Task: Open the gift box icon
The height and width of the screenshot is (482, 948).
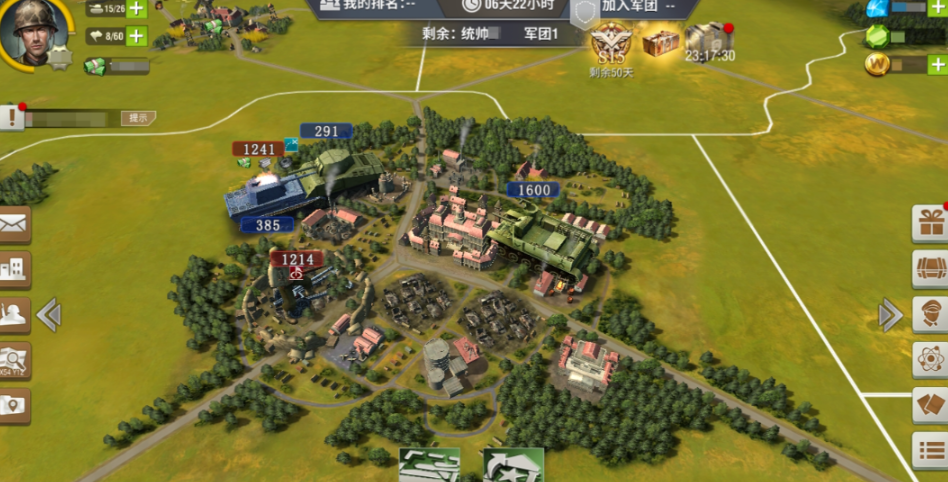Action: (930, 223)
